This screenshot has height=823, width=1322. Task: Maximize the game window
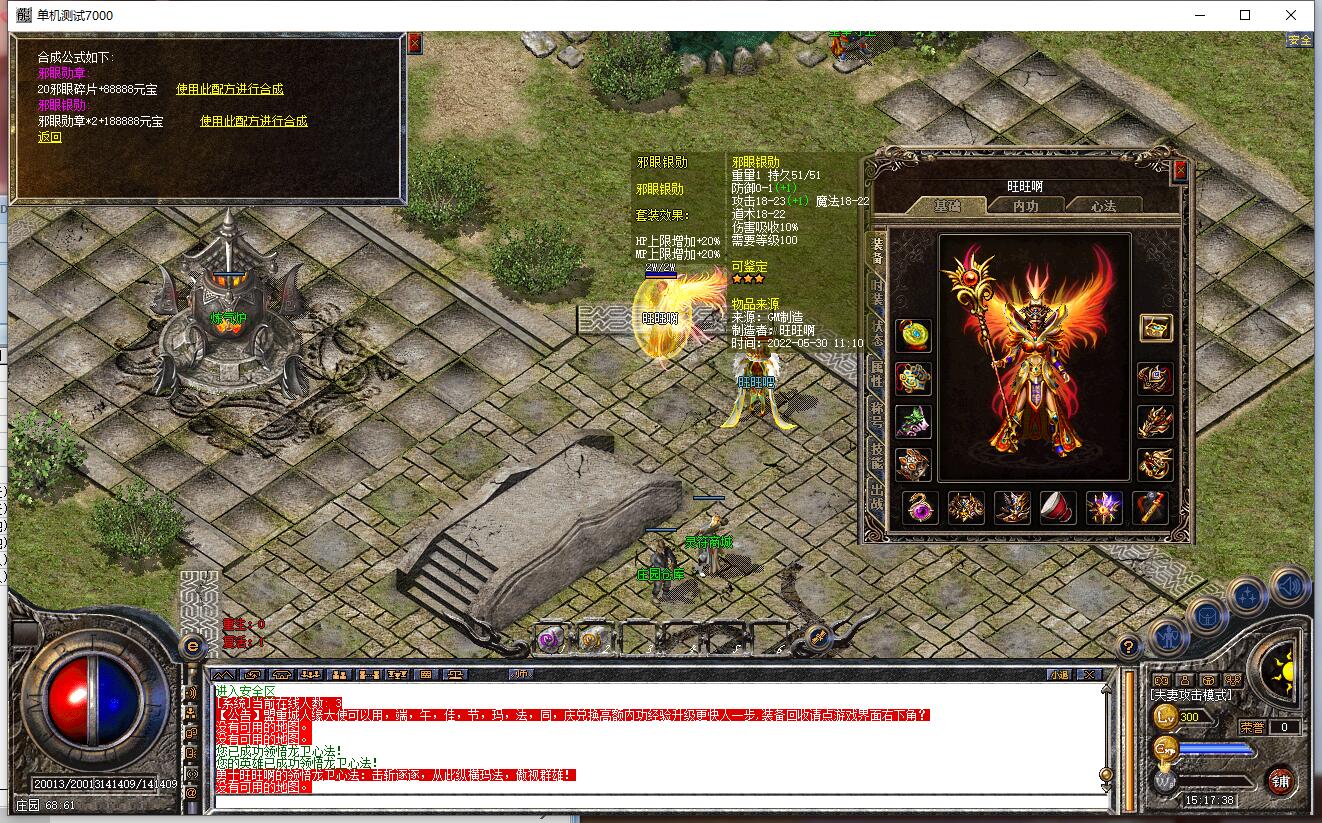coord(1245,15)
